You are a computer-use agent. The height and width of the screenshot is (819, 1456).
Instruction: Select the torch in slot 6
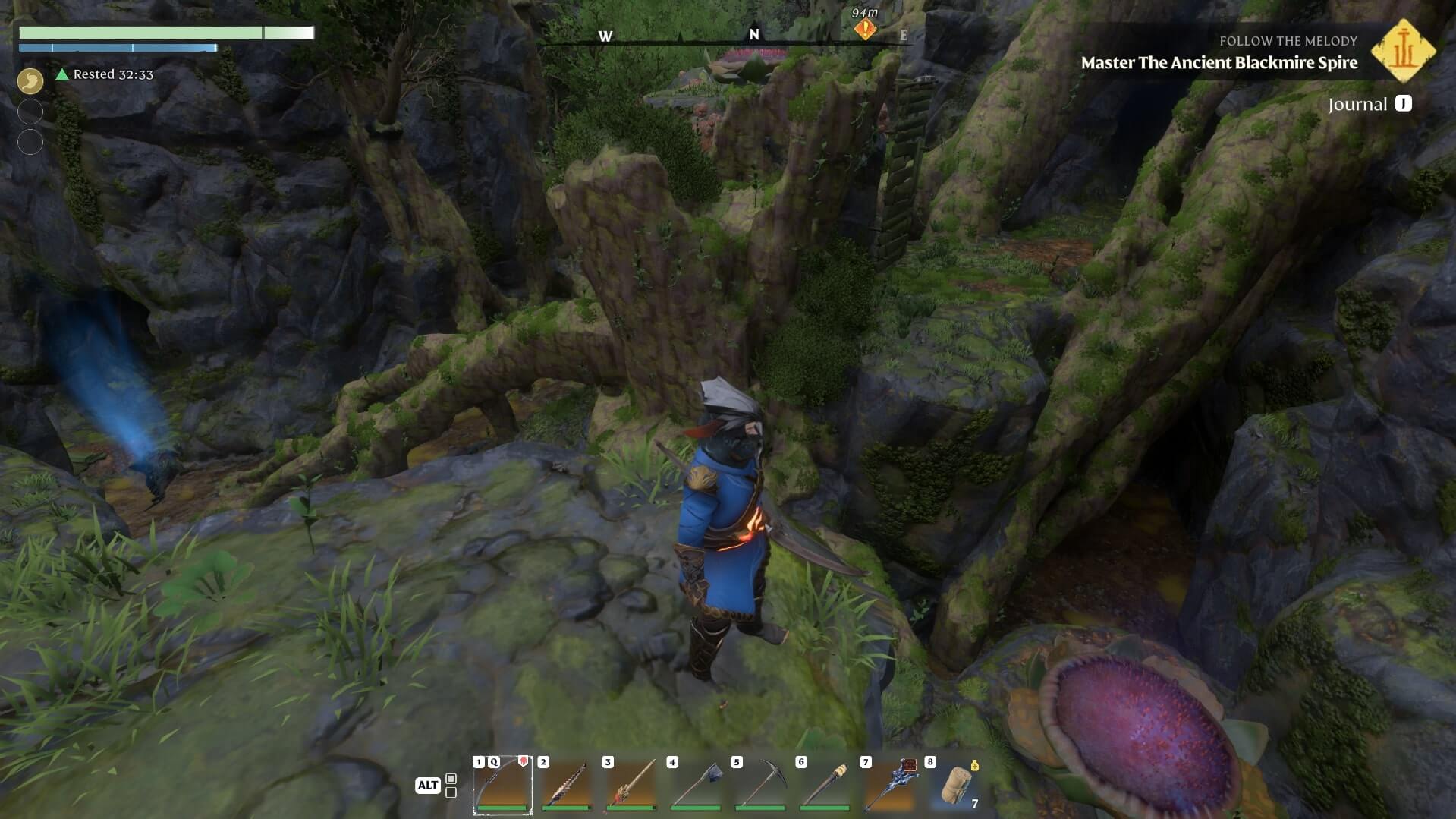click(x=825, y=785)
